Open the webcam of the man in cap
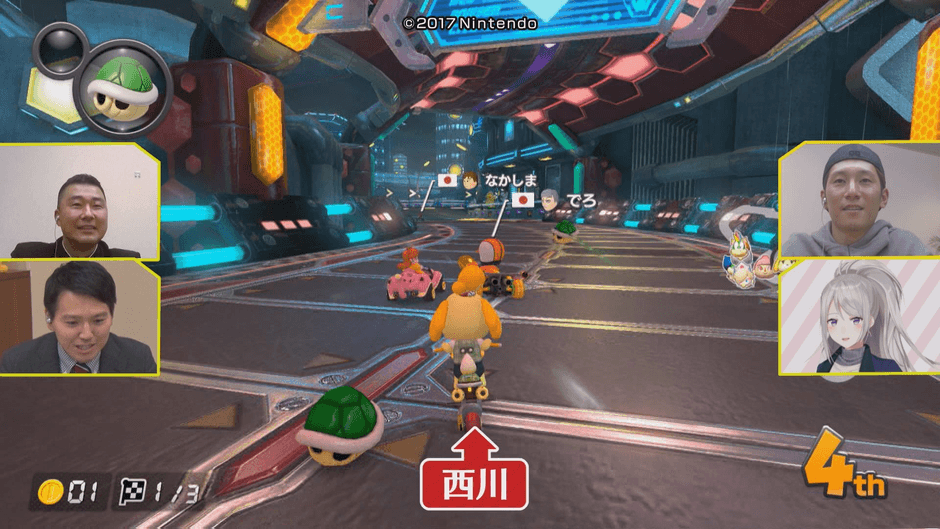 [x=858, y=201]
